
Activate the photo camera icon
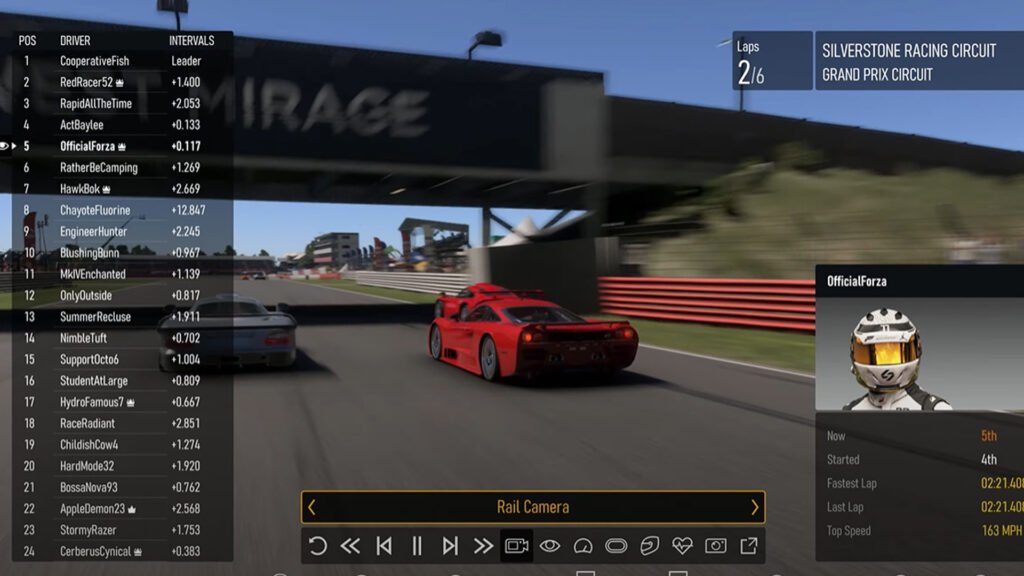(716, 546)
